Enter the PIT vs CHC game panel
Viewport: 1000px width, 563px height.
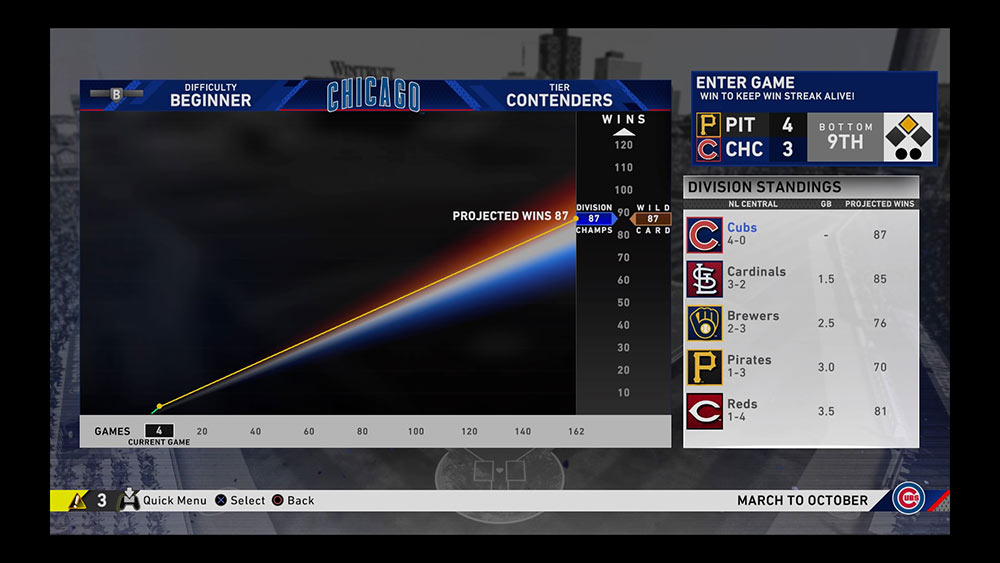tap(814, 118)
